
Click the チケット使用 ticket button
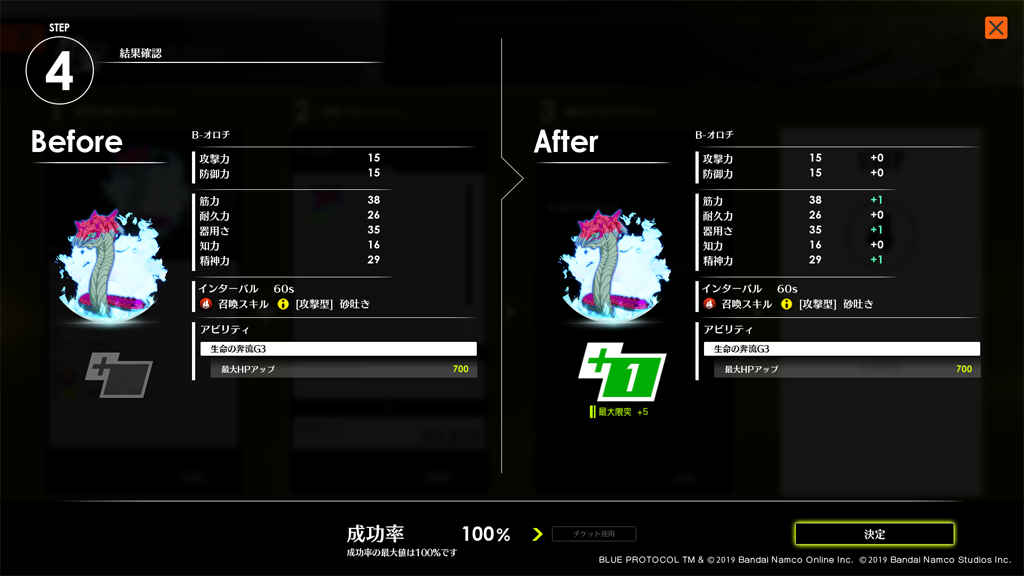pyautogui.click(x=594, y=534)
